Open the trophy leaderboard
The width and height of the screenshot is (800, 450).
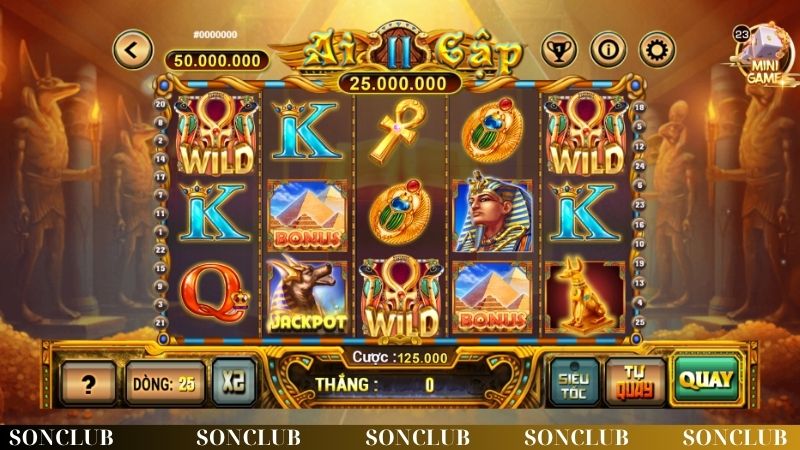pyautogui.click(x=556, y=47)
